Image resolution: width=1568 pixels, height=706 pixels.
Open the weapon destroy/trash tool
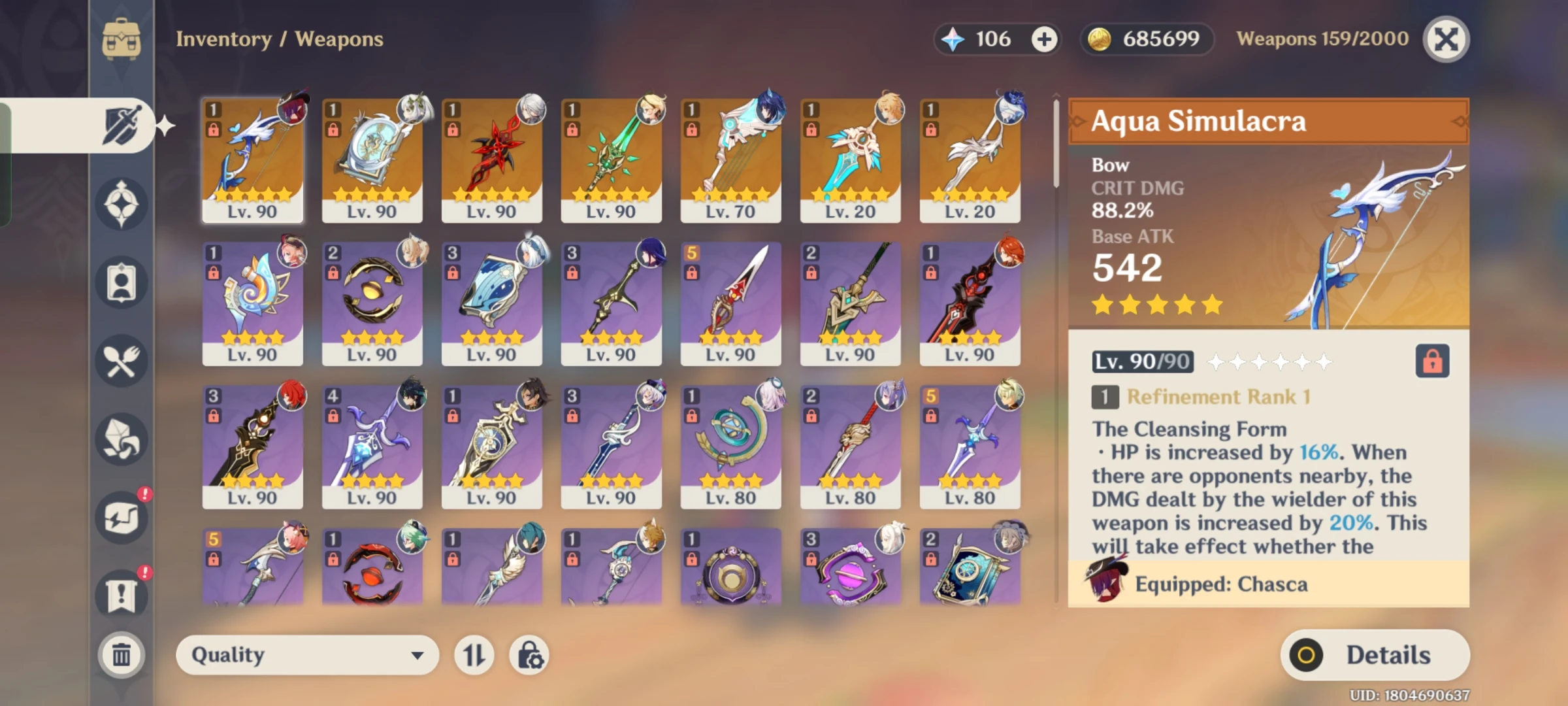pos(121,654)
